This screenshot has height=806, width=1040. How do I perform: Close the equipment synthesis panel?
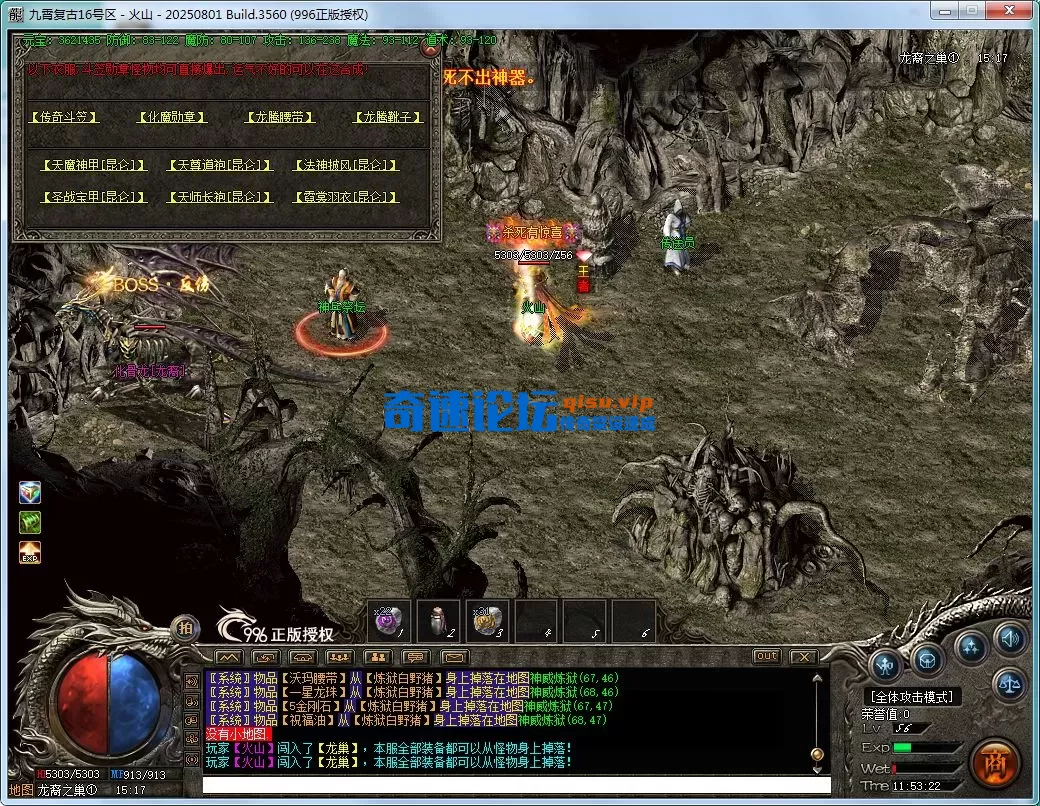[x=430, y=47]
